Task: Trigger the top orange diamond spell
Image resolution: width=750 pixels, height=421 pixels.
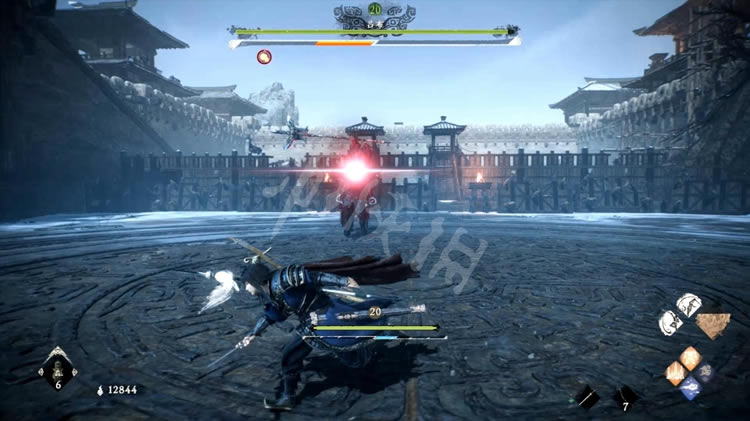Action: pyautogui.click(x=691, y=357)
